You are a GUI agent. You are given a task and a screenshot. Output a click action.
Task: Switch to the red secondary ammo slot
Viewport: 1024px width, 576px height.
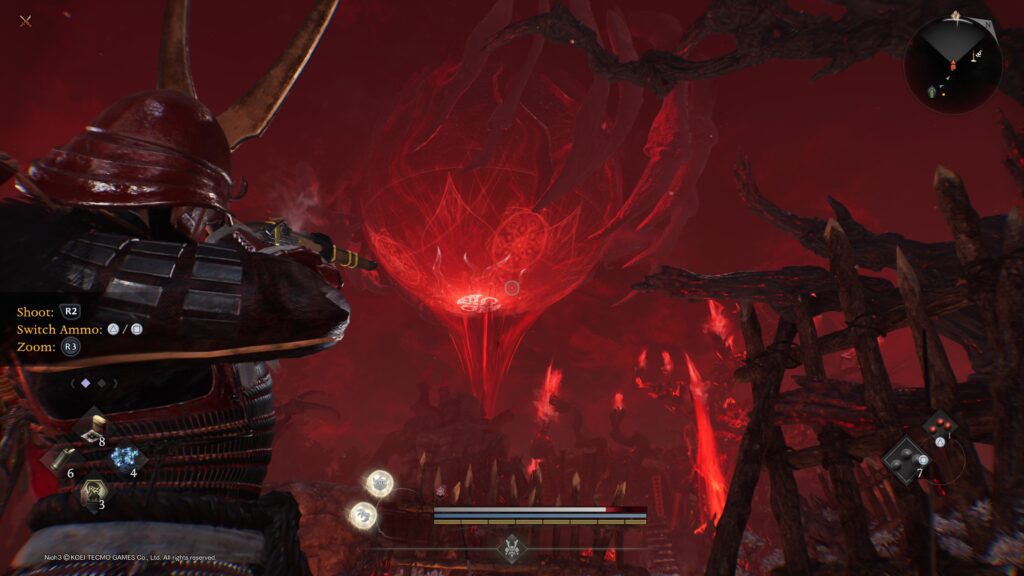(938, 427)
